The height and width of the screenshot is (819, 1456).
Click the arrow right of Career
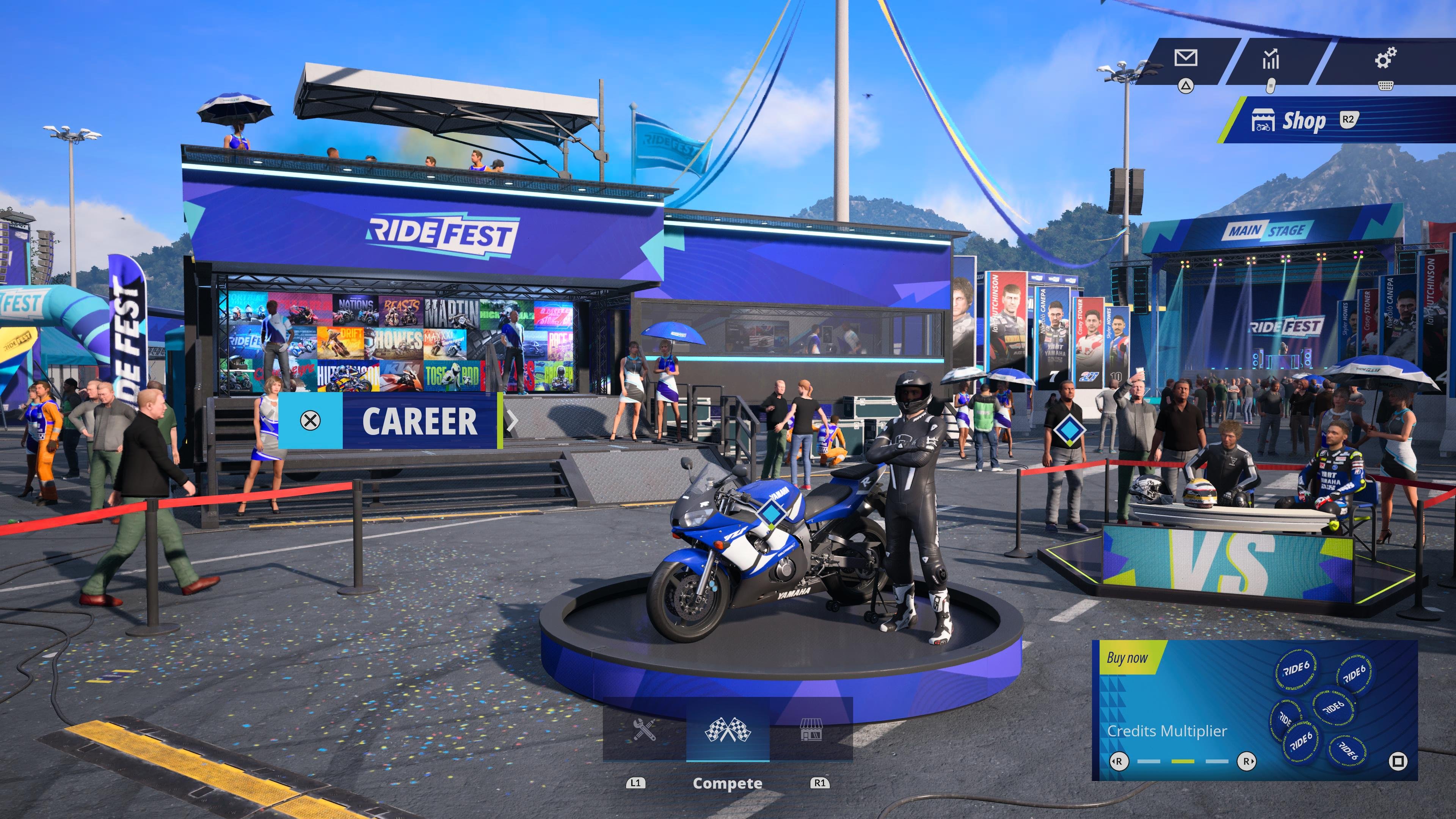tap(512, 421)
